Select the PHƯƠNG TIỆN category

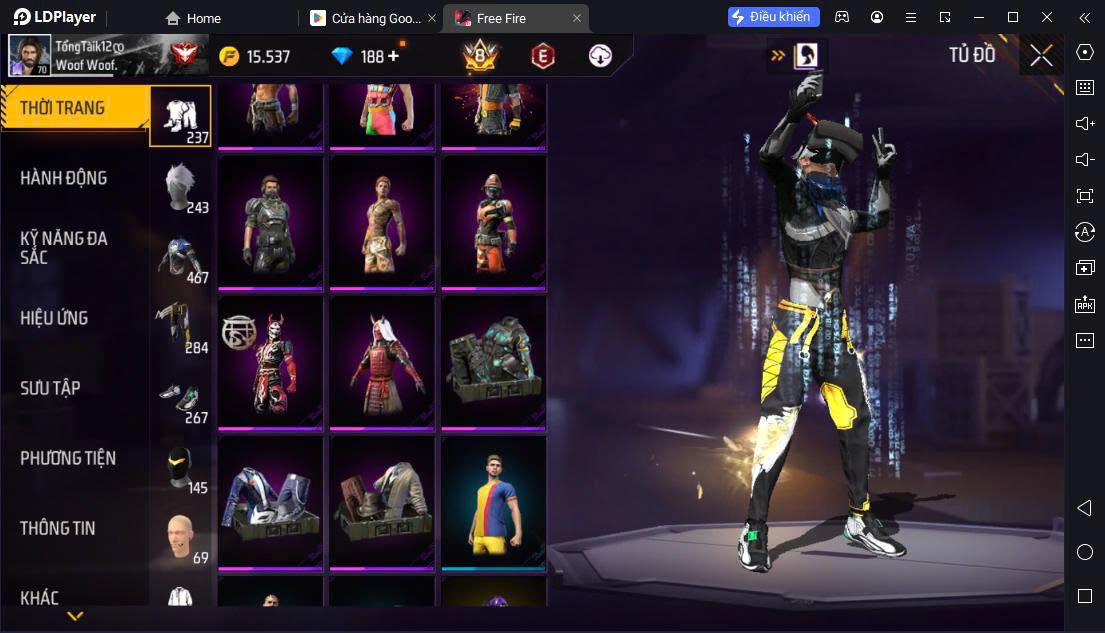coord(68,458)
